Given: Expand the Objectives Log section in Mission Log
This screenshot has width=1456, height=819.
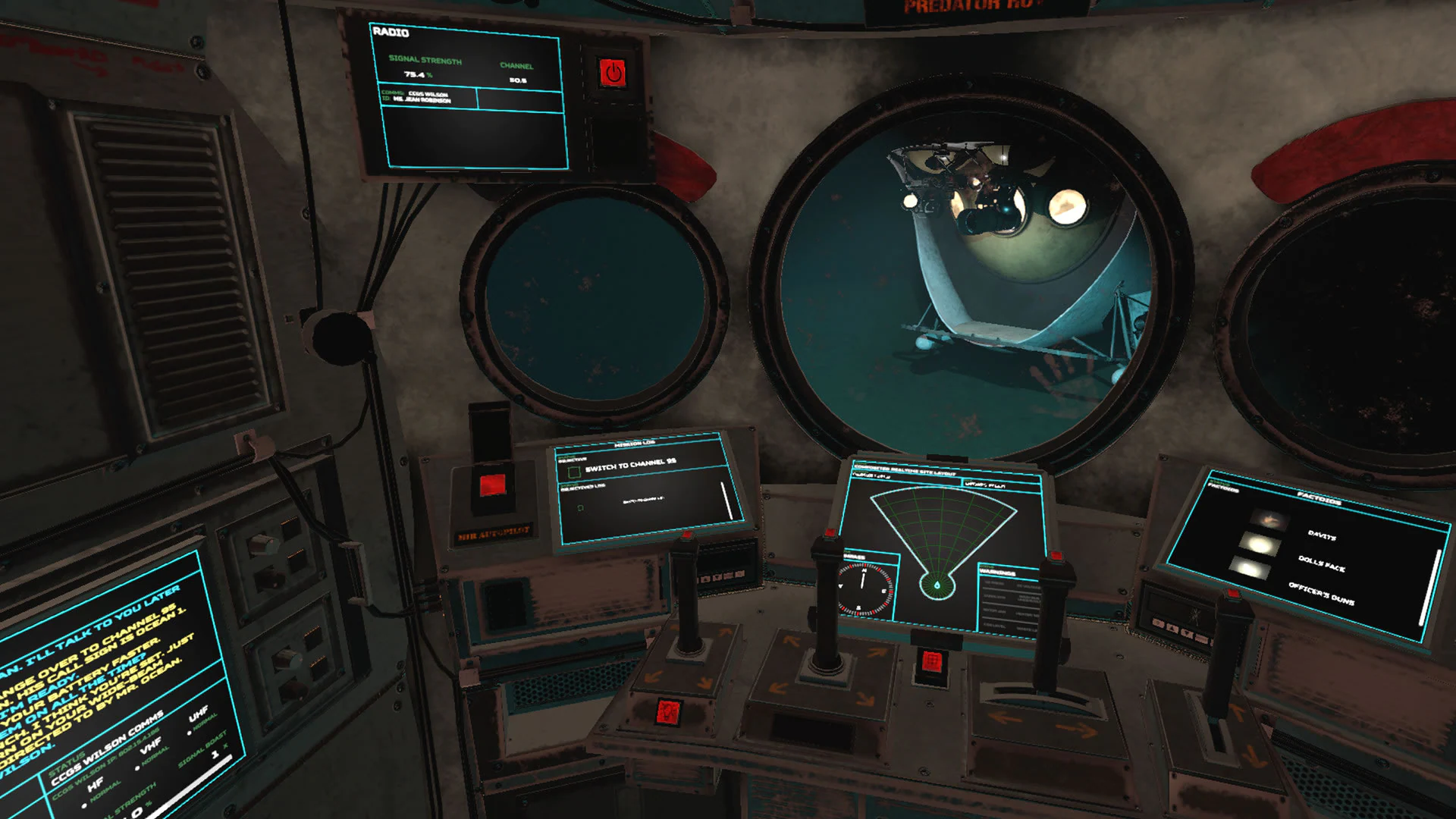Looking at the screenshot, I should coord(582,487).
